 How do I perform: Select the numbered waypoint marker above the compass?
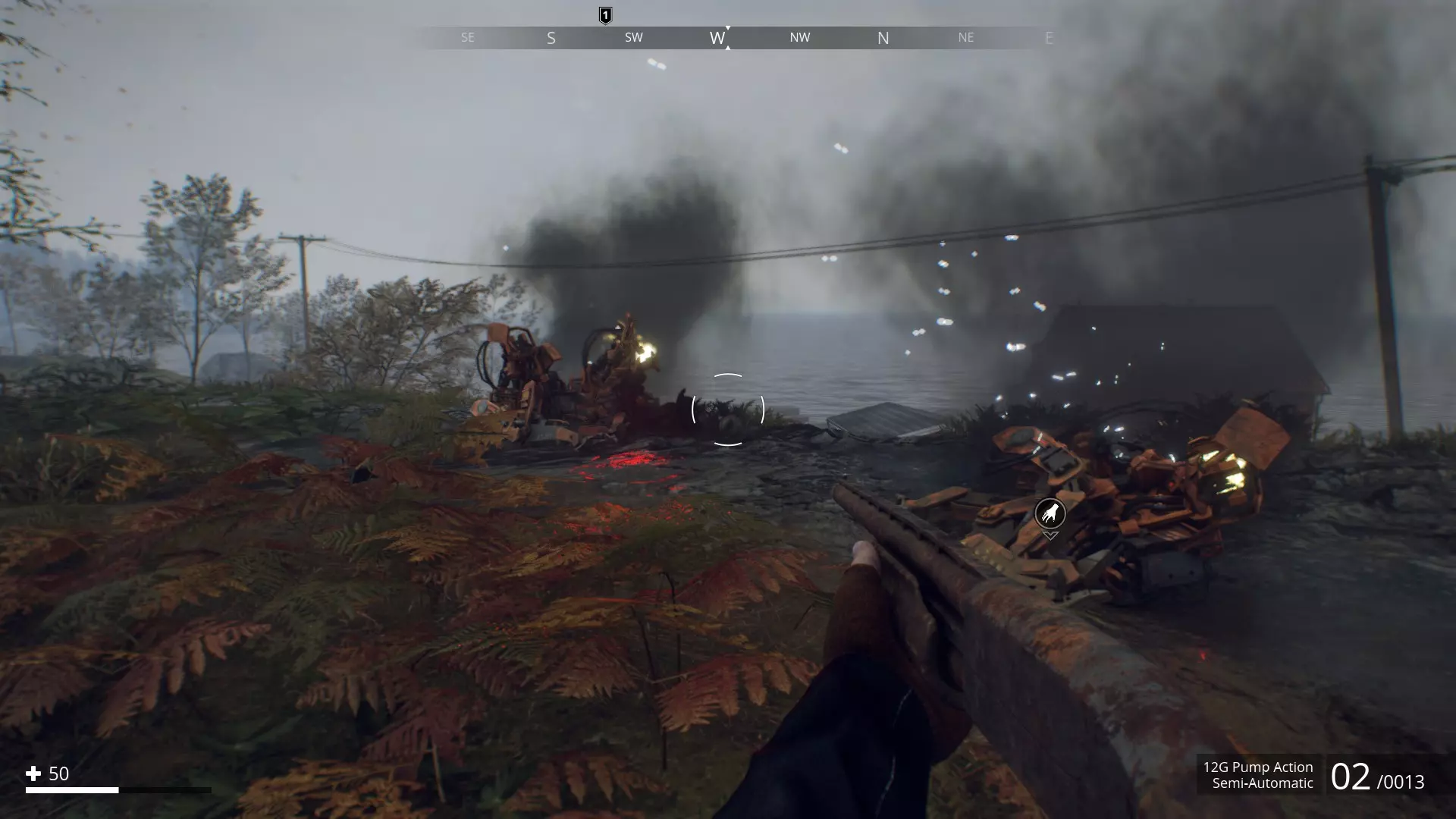(x=605, y=15)
